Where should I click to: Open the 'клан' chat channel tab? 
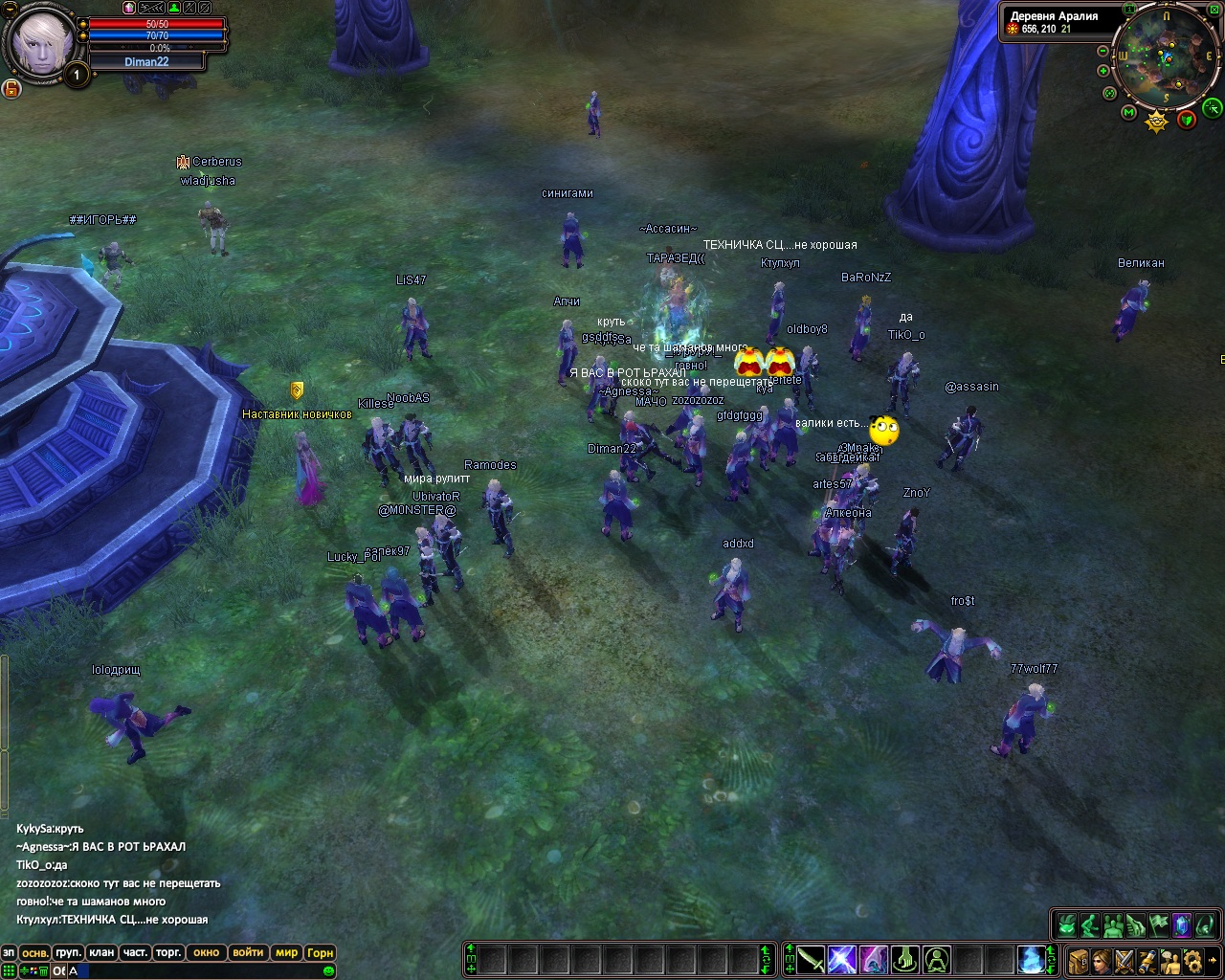(x=100, y=952)
